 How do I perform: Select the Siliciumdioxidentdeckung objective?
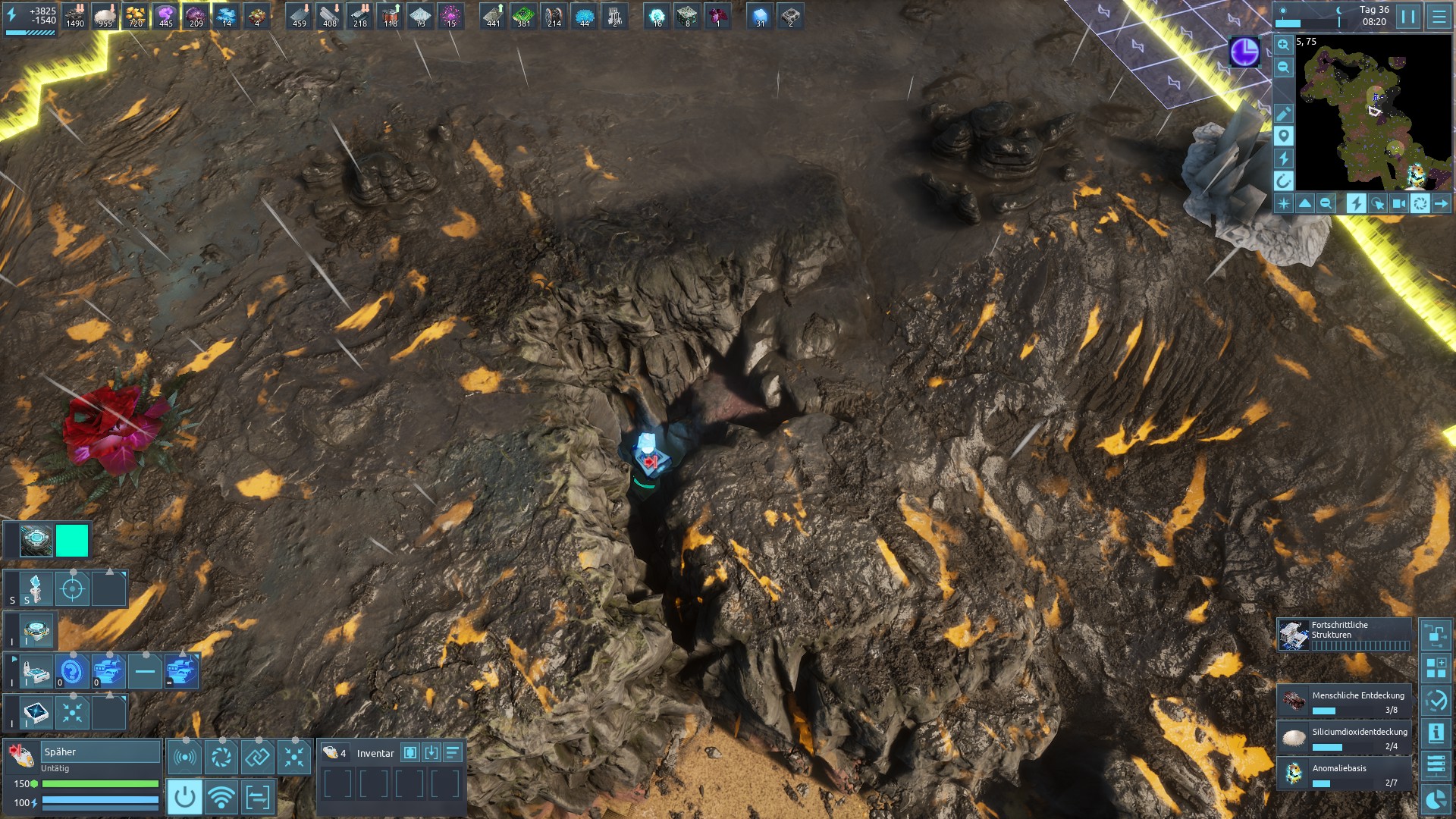point(1345,738)
